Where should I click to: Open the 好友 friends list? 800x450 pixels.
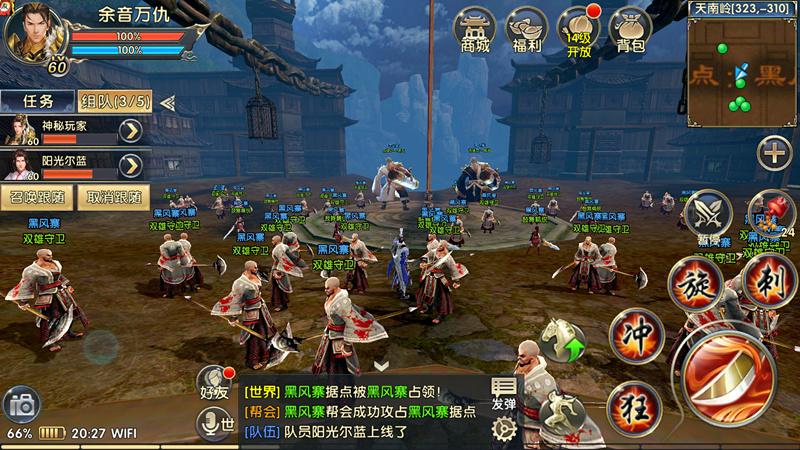tap(213, 384)
